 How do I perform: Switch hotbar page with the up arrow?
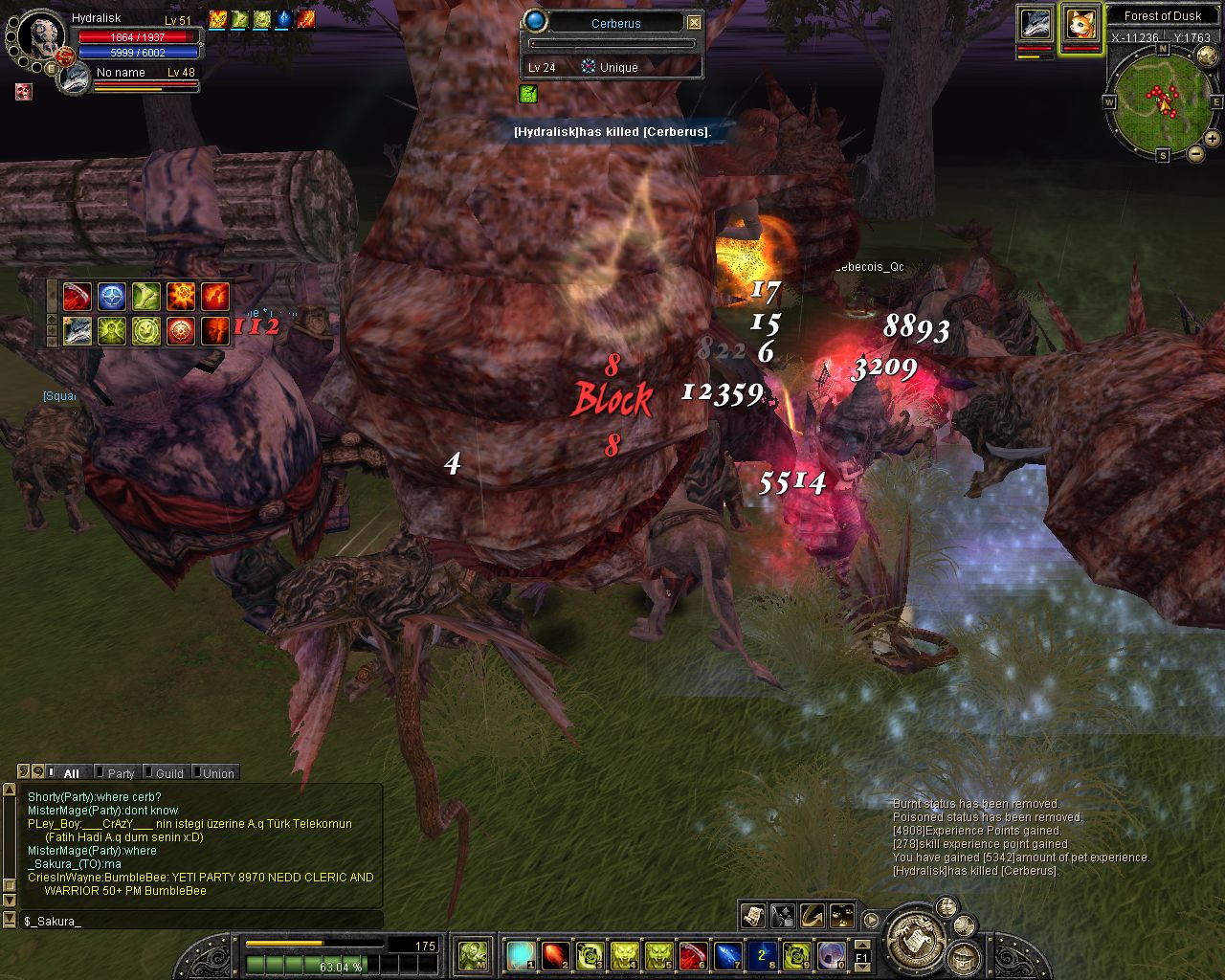[862, 944]
